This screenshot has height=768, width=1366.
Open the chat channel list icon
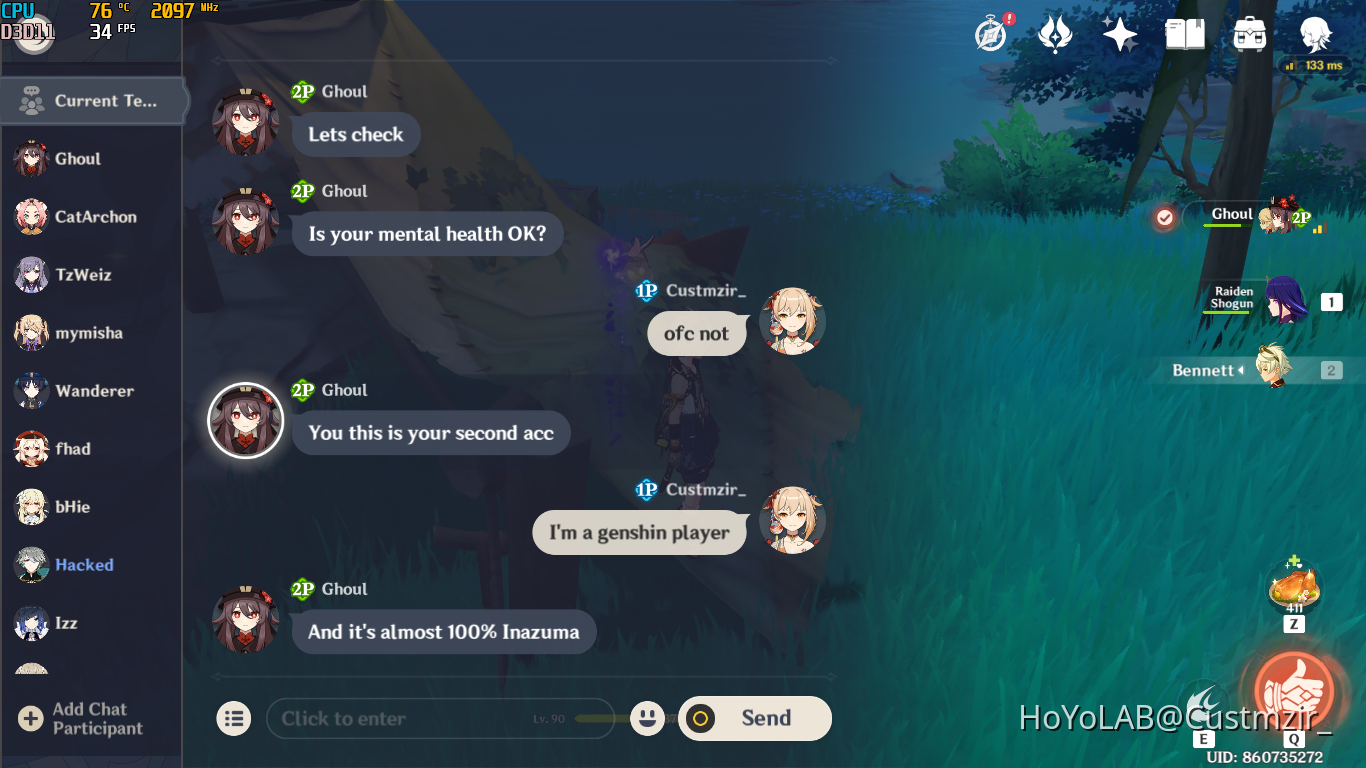coord(233,718)
